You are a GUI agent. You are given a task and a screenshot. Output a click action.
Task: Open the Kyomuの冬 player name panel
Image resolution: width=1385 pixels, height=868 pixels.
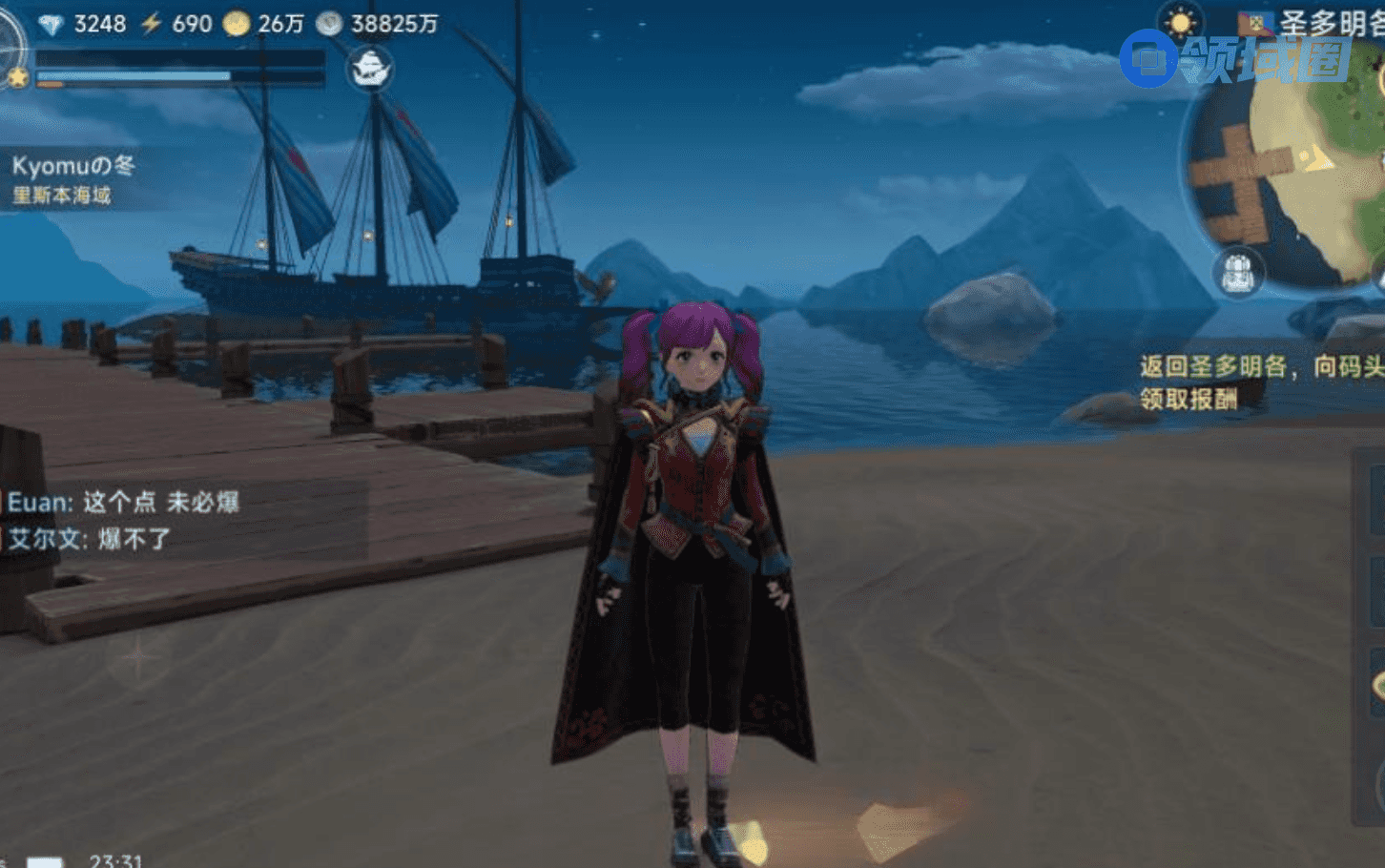tap(73, 179)
